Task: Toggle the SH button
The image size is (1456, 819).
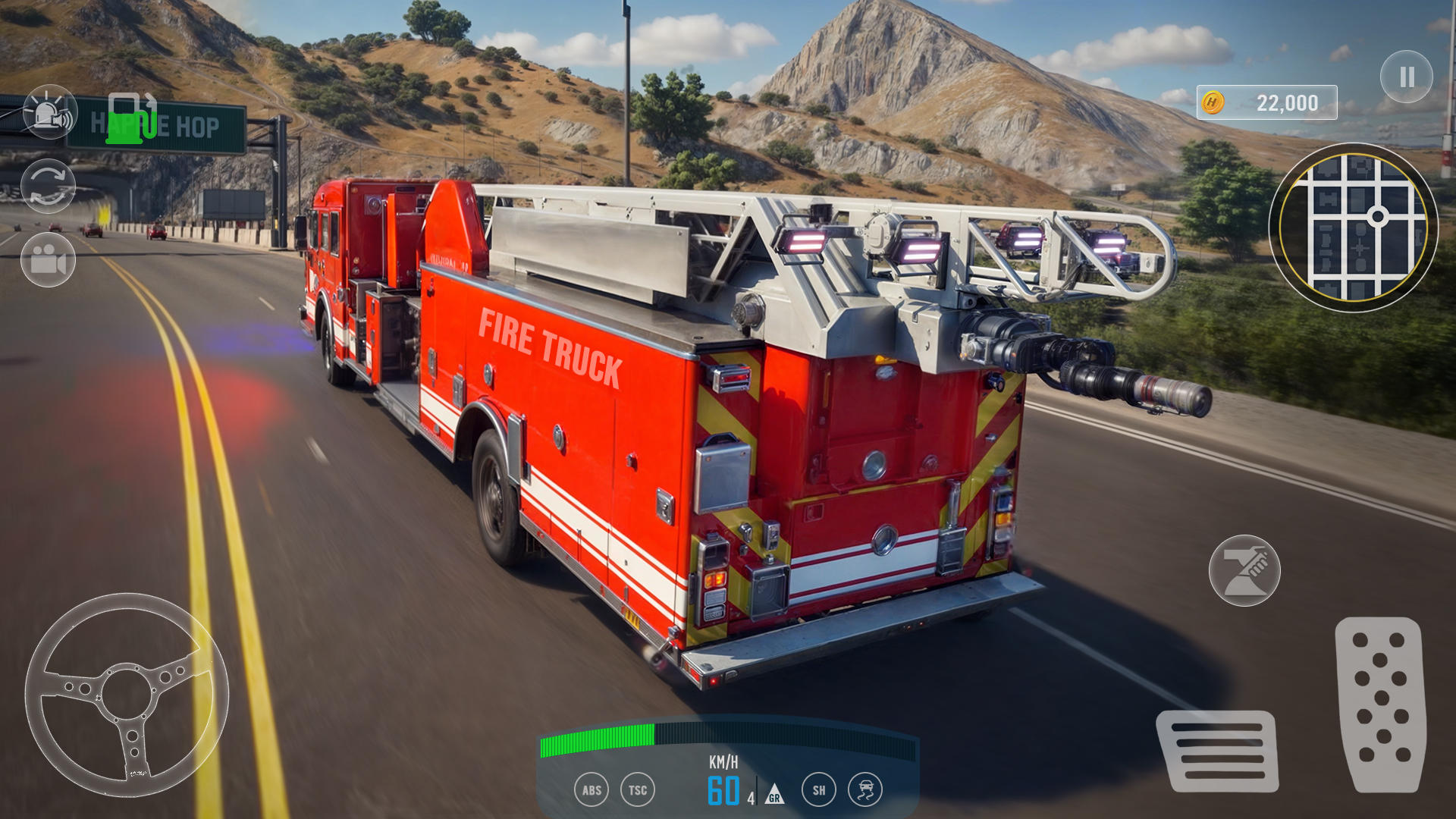Action: point(819,790)
